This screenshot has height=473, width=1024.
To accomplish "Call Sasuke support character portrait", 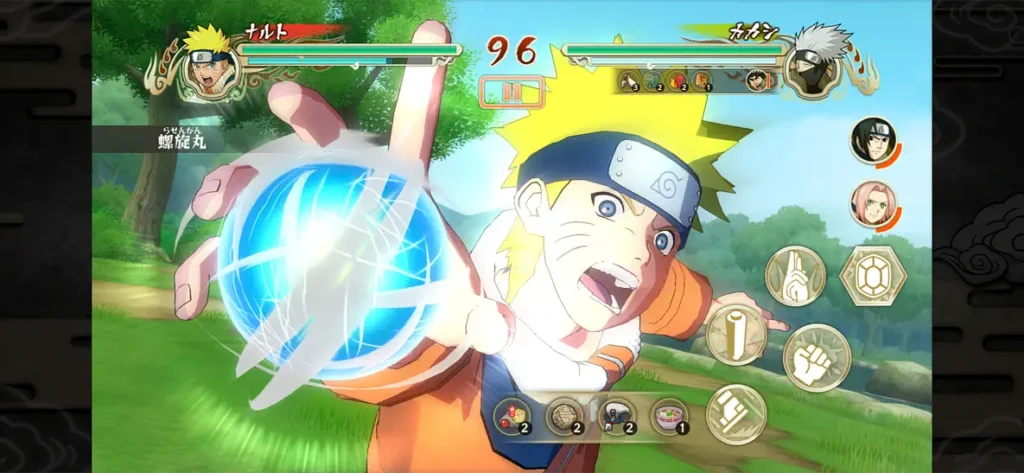I will pyautogui.click(x=873, y=140).
